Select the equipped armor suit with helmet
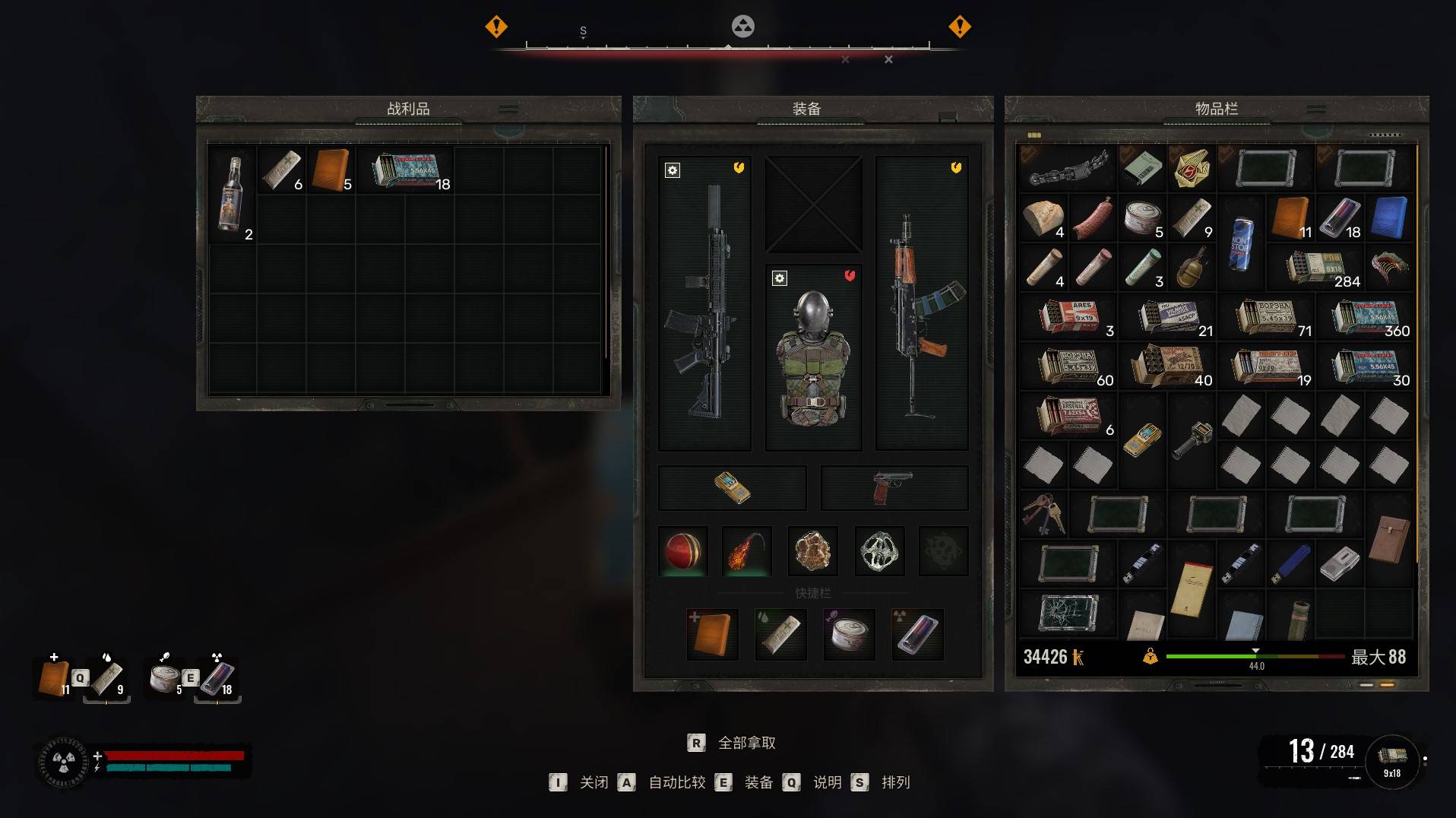The width and height of the screenshot is (1456, 818). tap(813, 357)
